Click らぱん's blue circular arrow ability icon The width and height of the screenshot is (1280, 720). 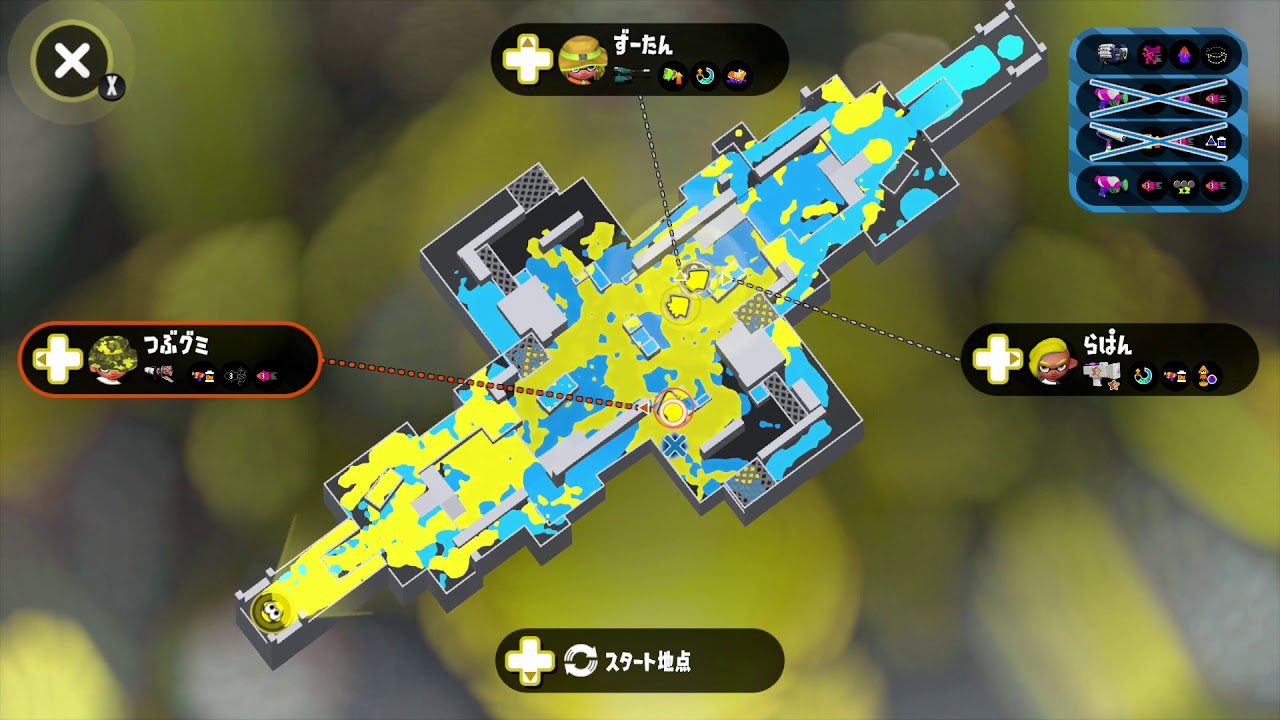tap(1142, 374)
